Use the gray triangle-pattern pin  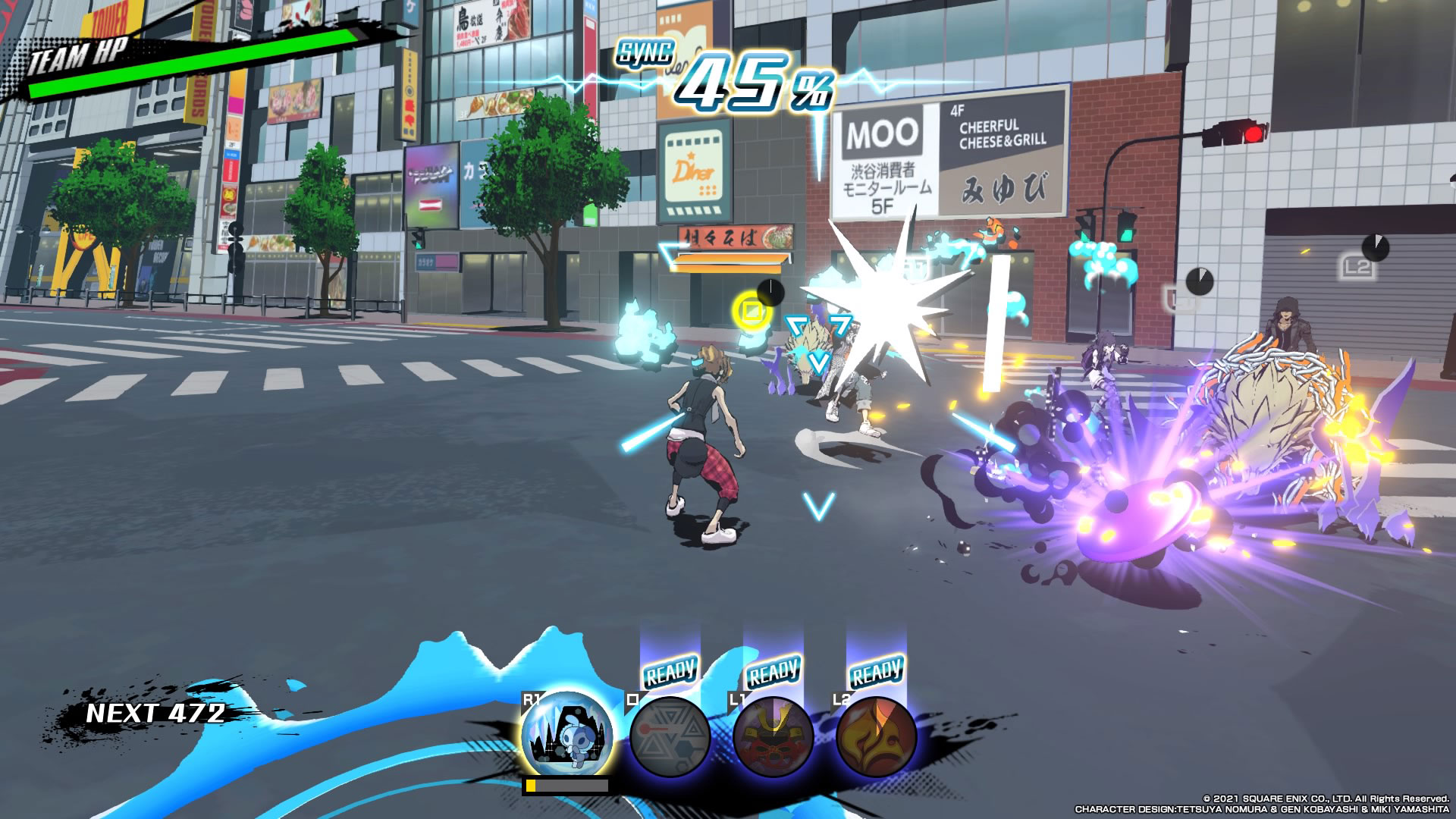pyautogui.click(x=670, y=736)
